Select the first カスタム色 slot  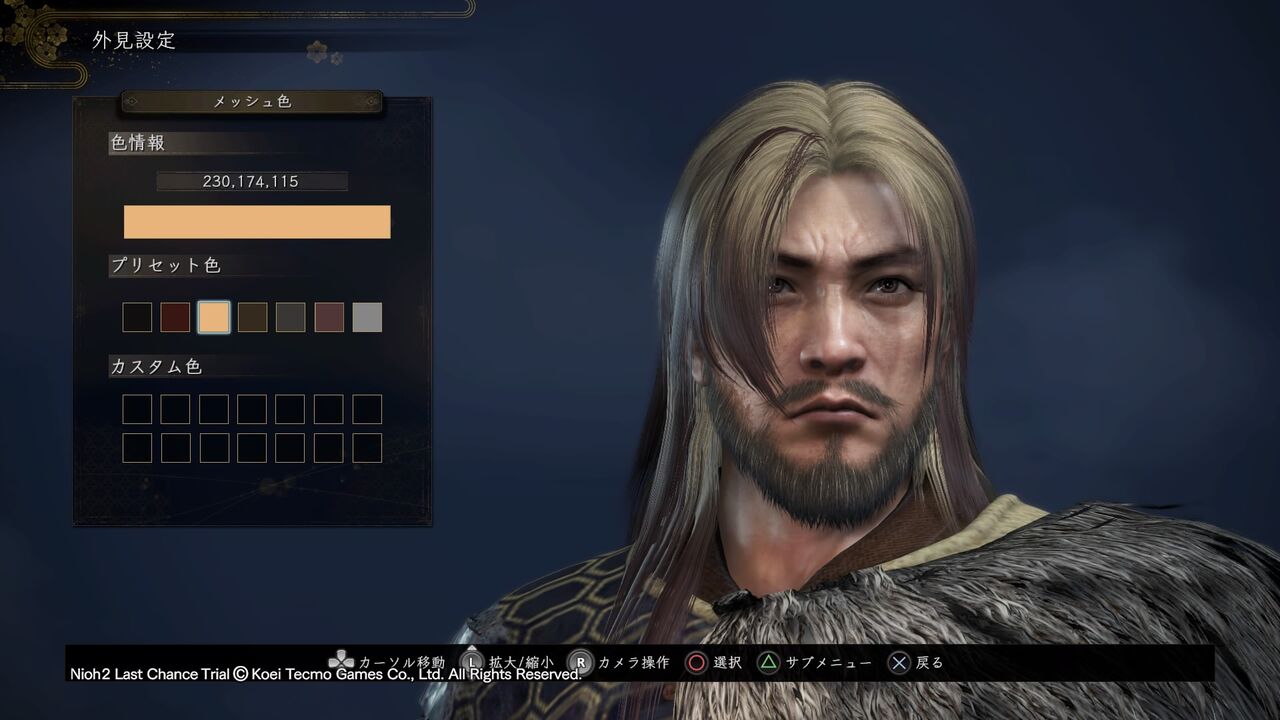click(137, 409)
